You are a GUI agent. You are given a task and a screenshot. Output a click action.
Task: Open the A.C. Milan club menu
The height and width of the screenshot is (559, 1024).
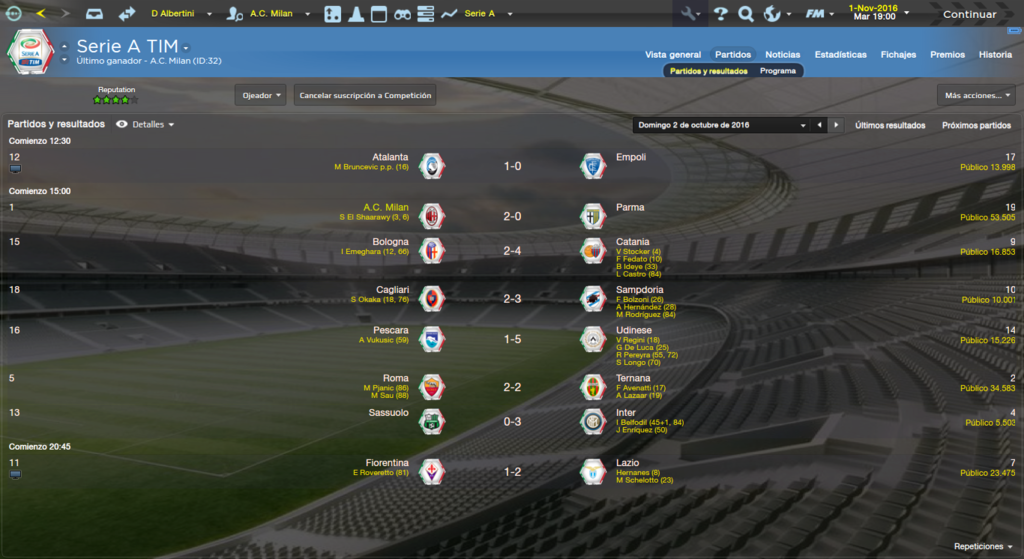point(270,14)
